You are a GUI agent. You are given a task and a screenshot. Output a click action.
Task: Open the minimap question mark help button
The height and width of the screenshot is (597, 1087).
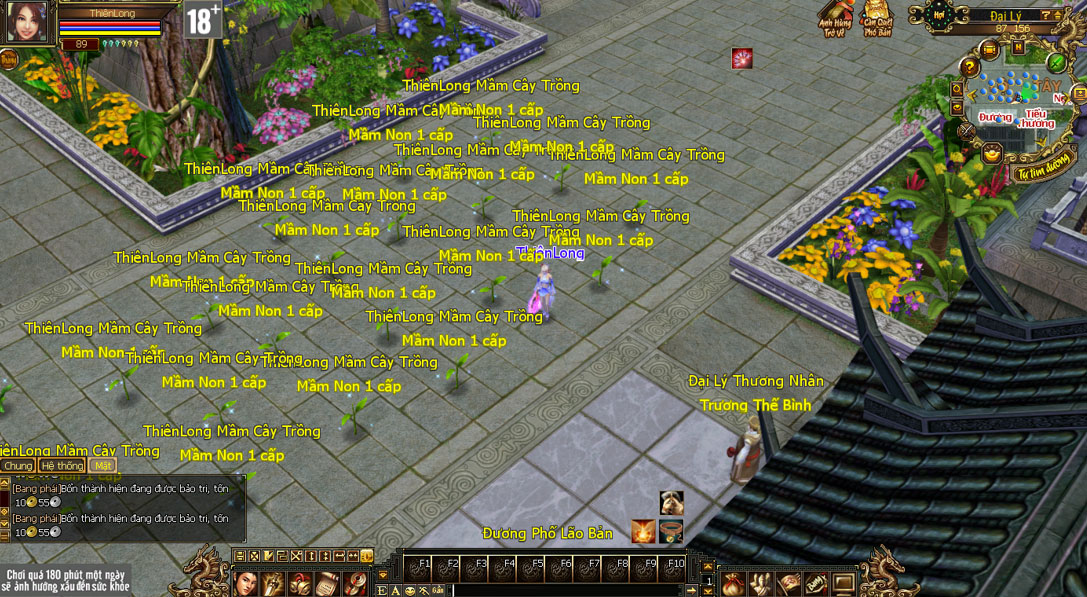tap(968, 68)
